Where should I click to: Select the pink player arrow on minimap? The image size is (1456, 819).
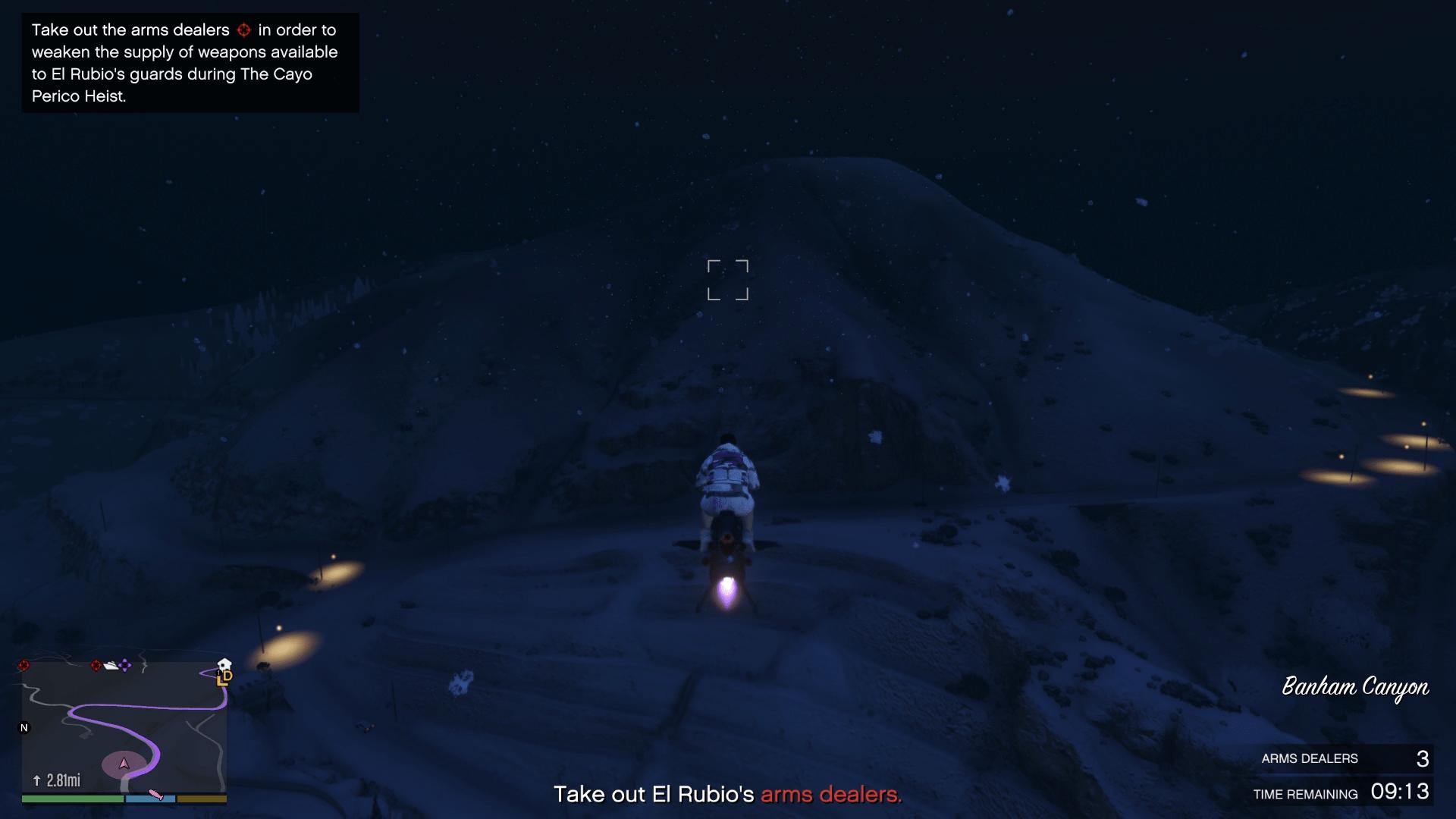(124, 763)
